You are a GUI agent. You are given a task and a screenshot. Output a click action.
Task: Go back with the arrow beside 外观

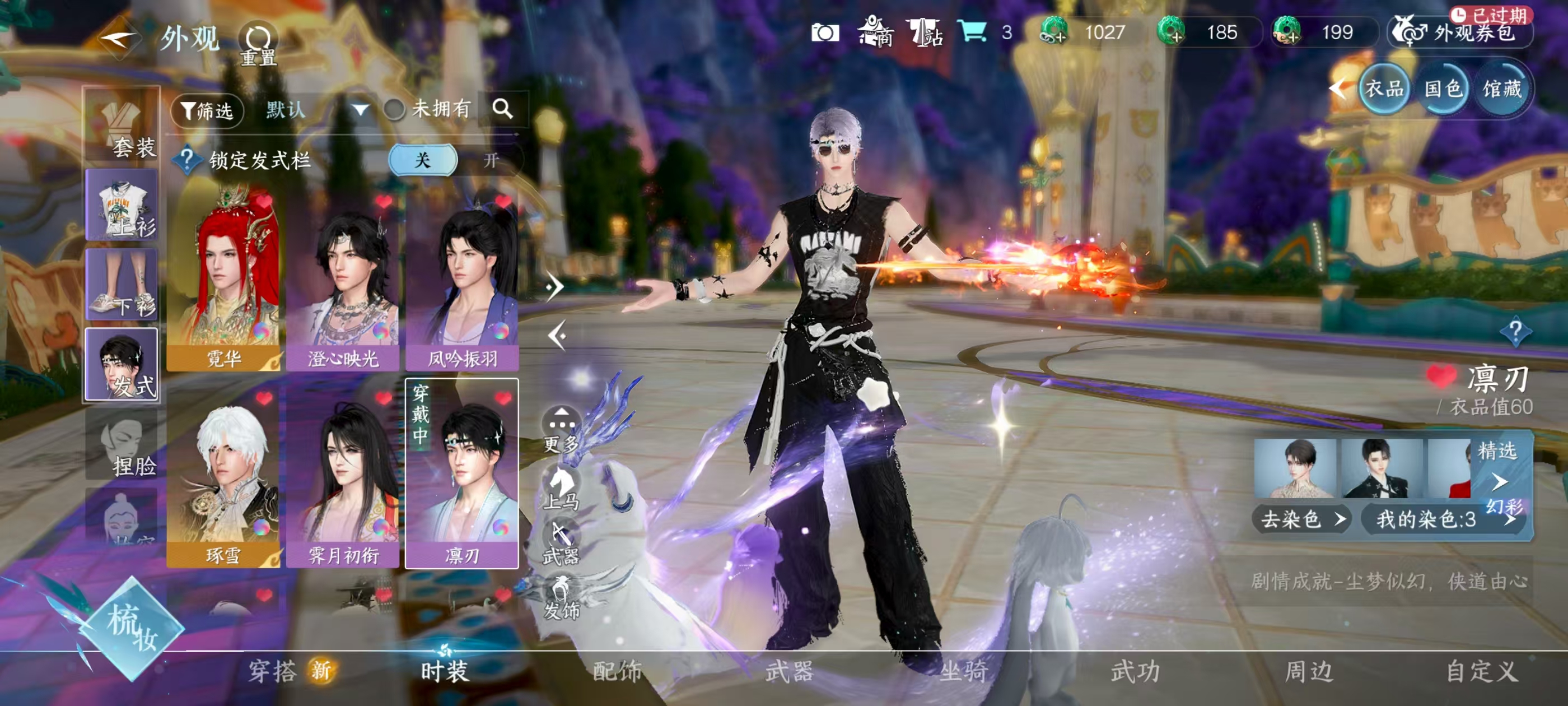pyautogui.click(x=118, y=40)
